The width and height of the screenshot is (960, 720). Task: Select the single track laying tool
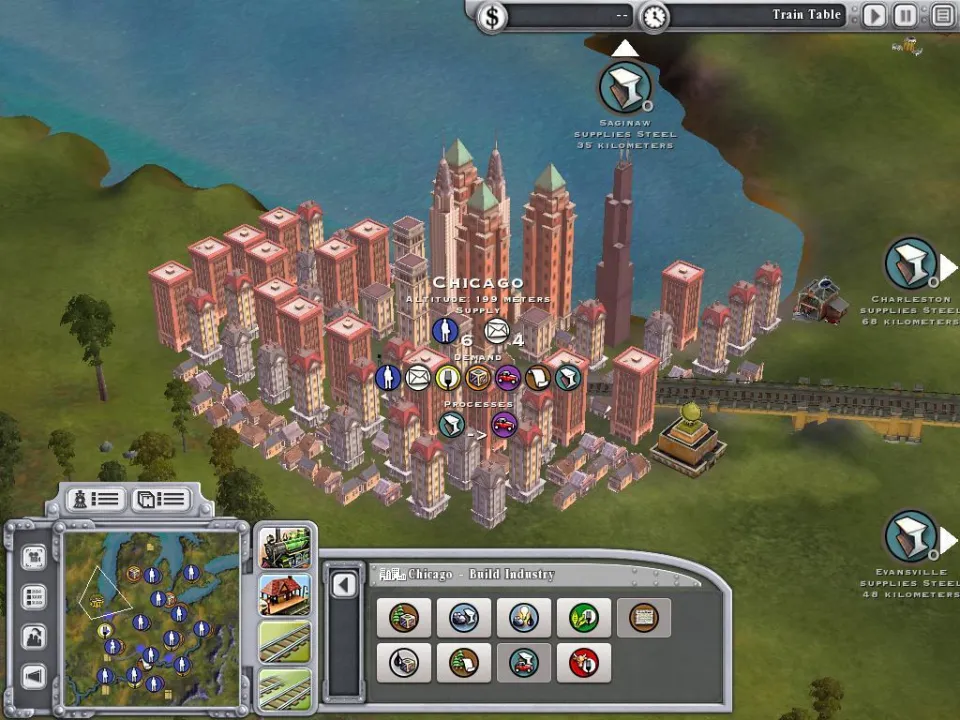(285, 641)
